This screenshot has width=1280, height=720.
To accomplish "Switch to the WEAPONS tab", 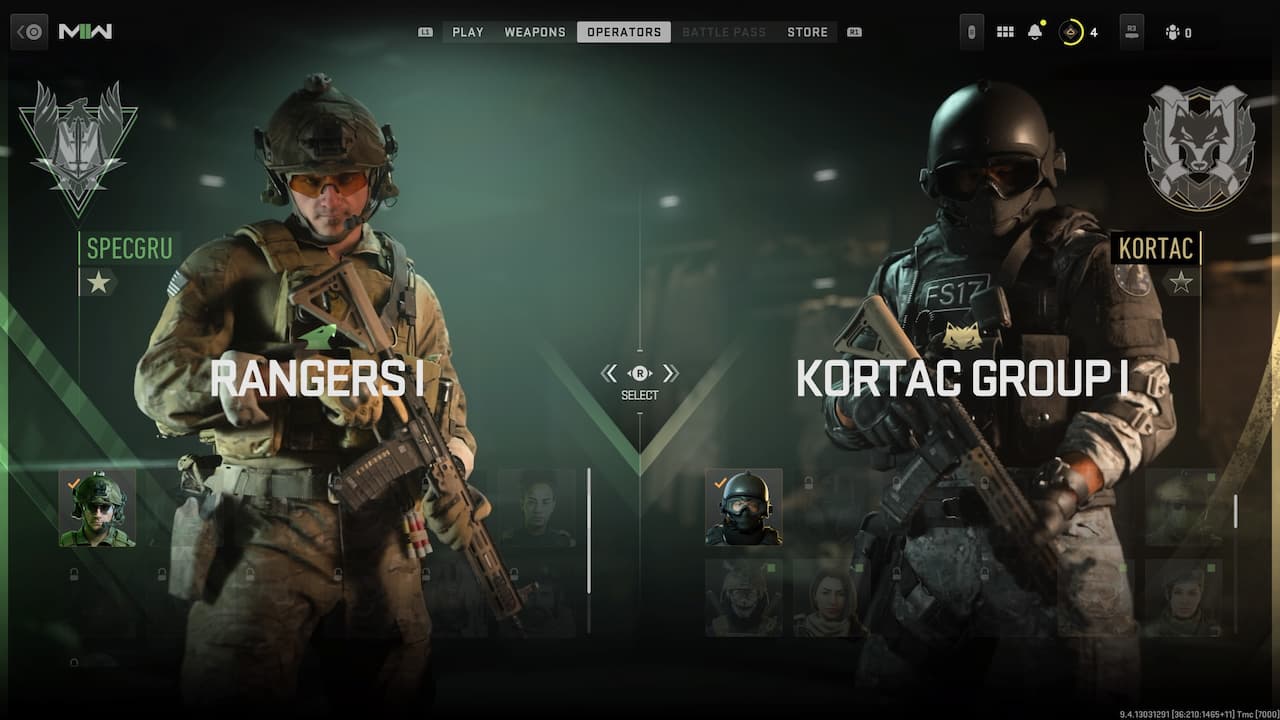I will (x=535, y=31).
